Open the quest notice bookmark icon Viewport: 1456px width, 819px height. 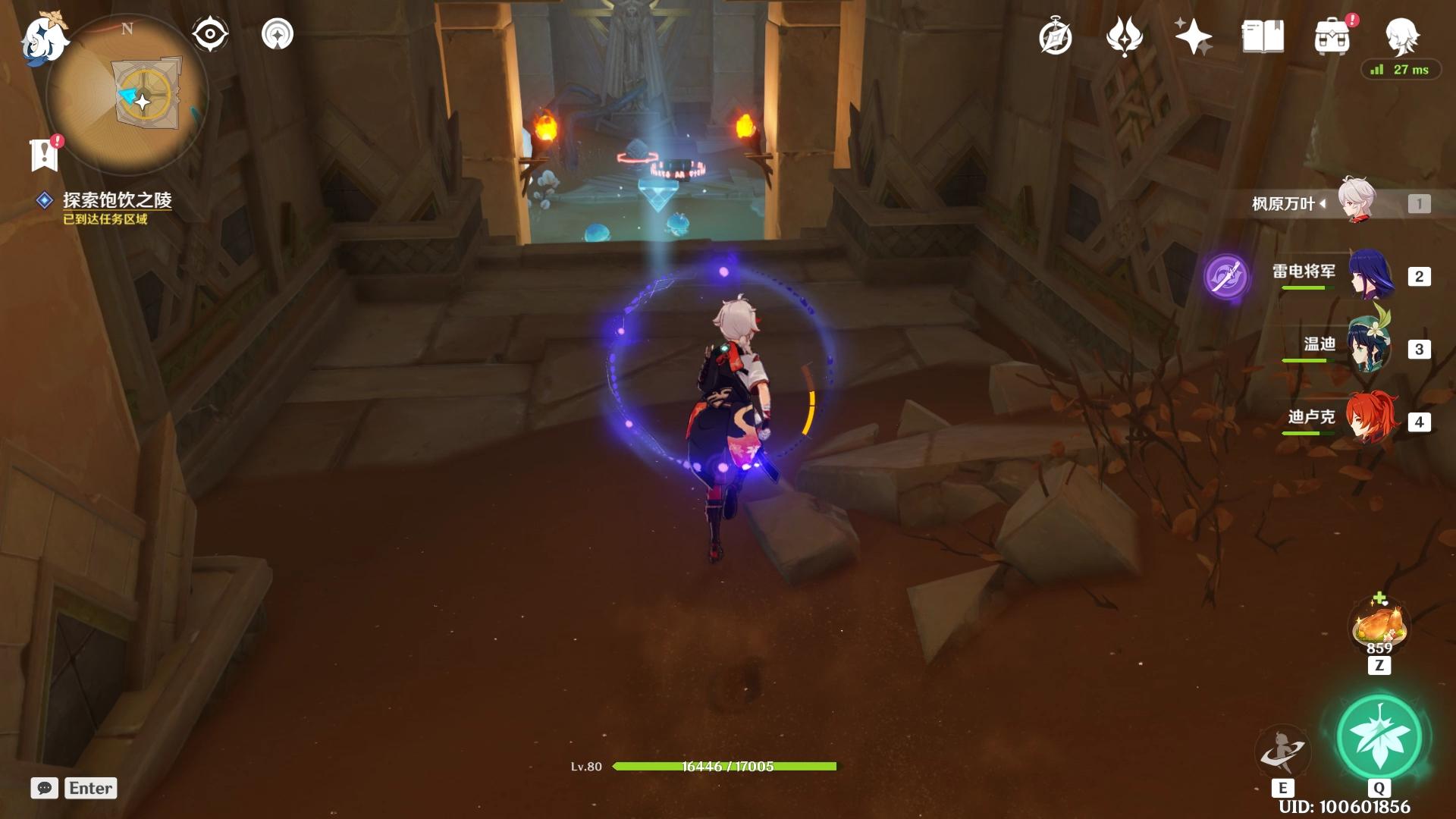pos(45,153)
